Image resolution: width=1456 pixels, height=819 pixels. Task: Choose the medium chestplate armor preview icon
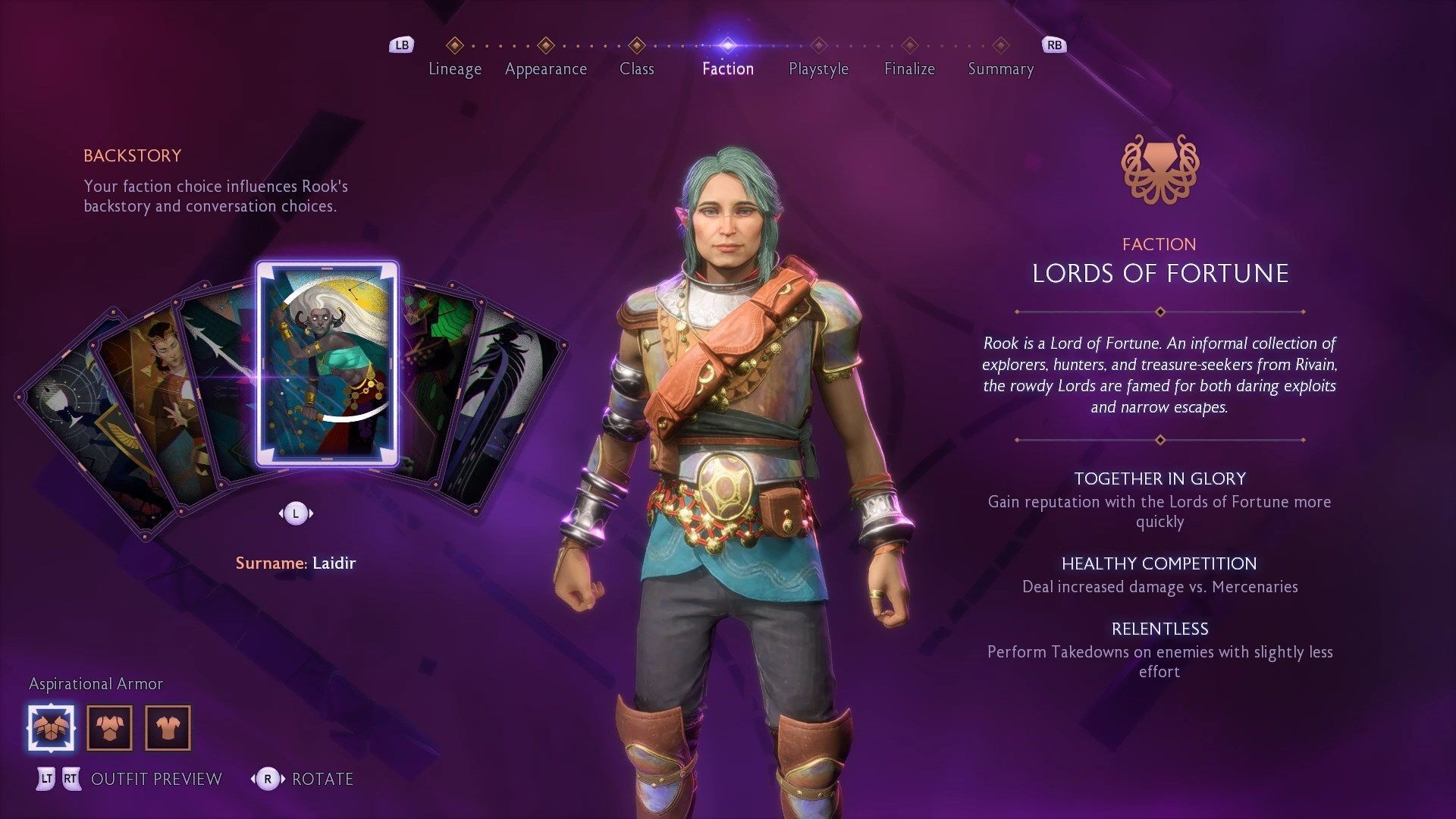point(110,728)
